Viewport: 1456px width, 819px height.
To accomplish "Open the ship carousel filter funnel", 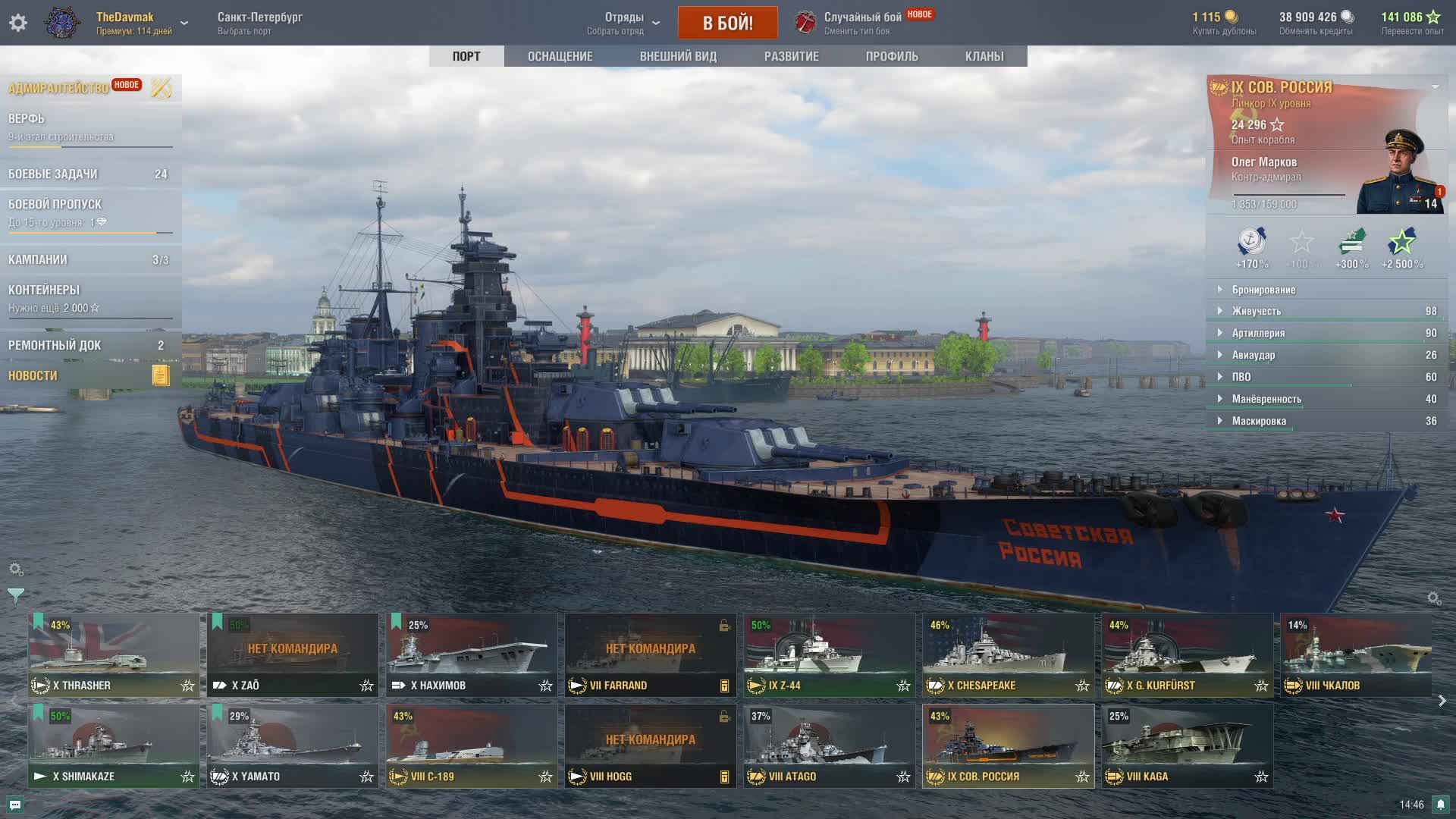I will point(15,596).
